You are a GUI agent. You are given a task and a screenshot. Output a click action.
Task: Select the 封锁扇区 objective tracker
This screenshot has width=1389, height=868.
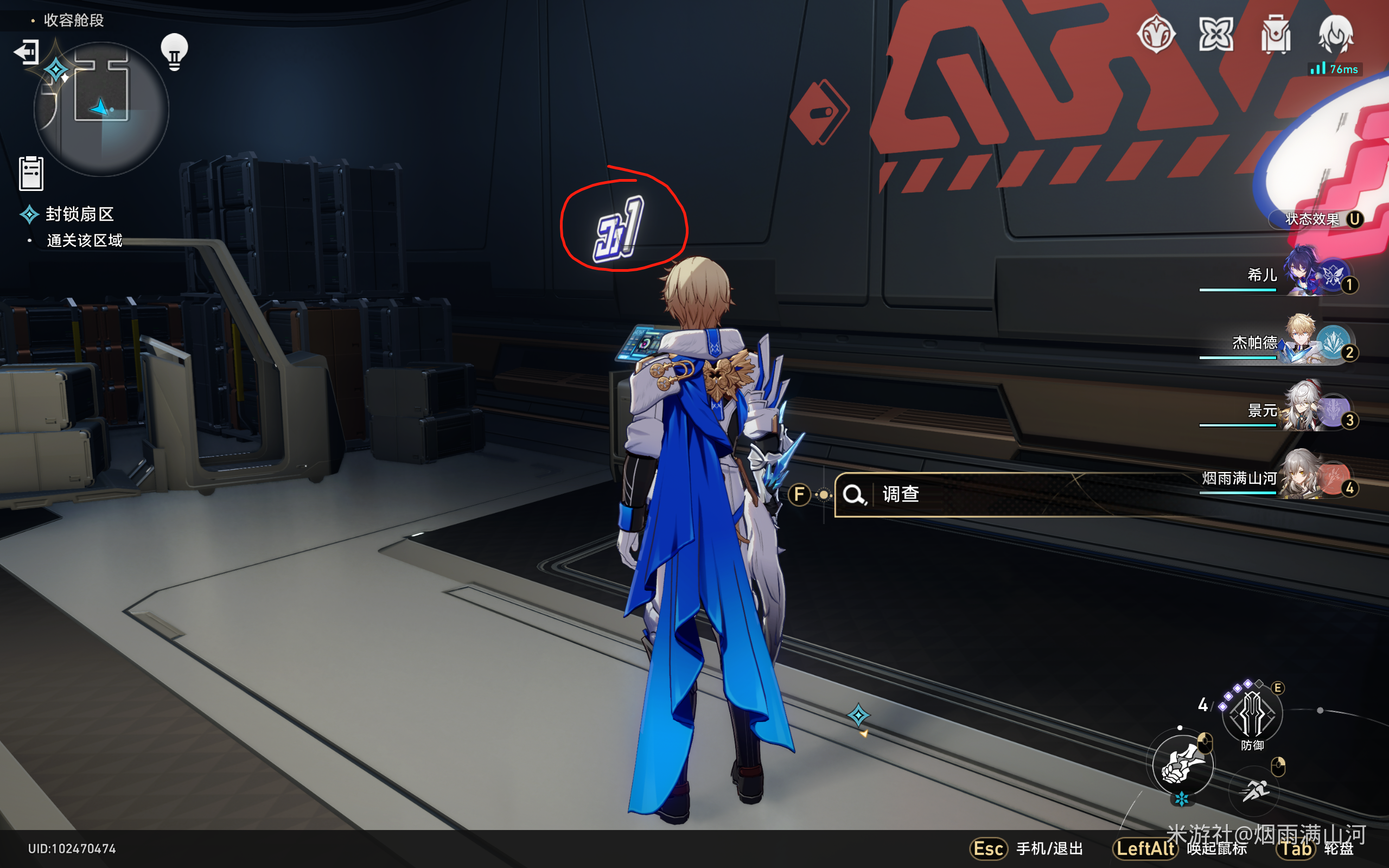click(79, 214)
